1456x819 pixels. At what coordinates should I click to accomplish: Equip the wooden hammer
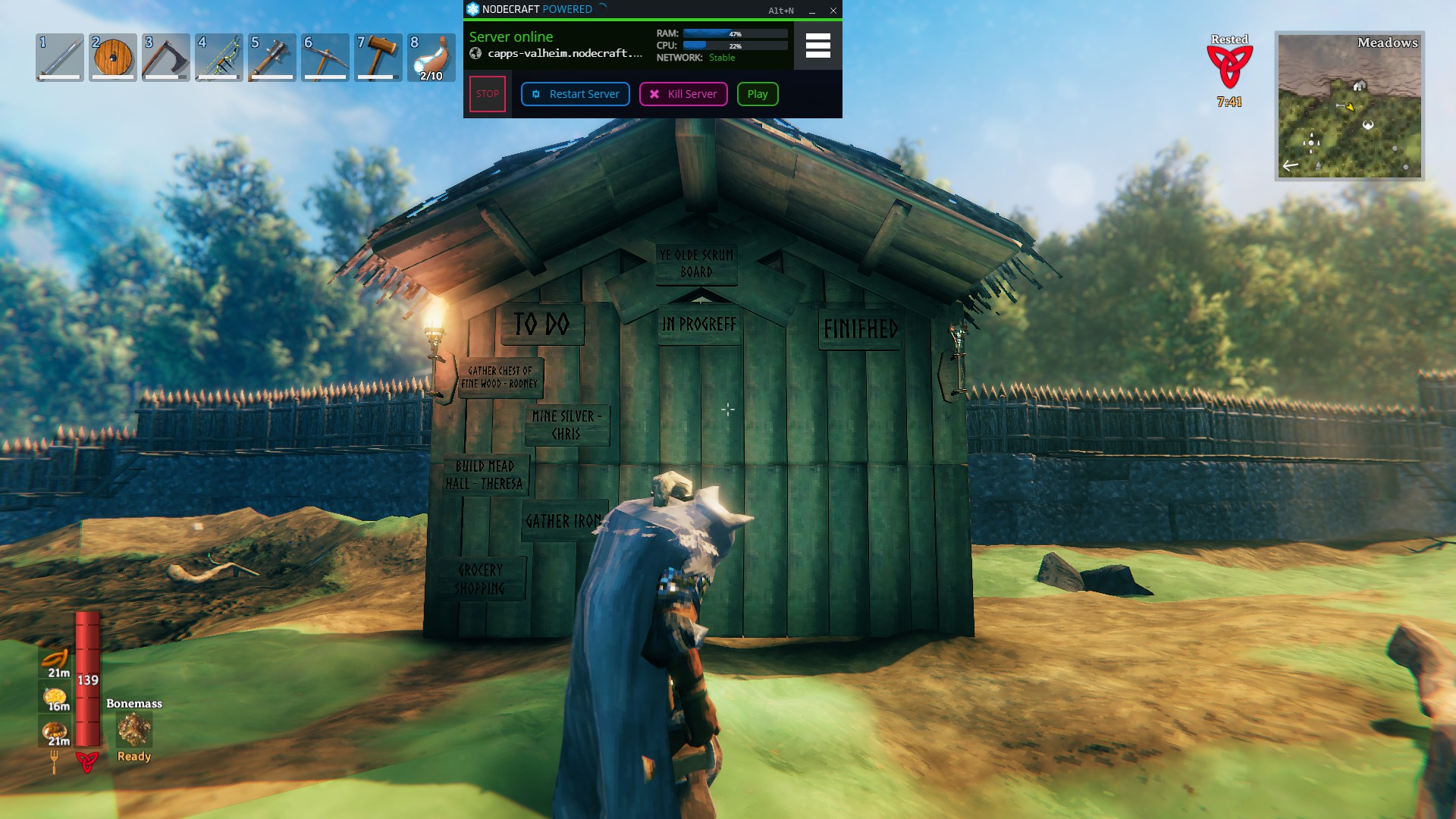click(378, 57)
